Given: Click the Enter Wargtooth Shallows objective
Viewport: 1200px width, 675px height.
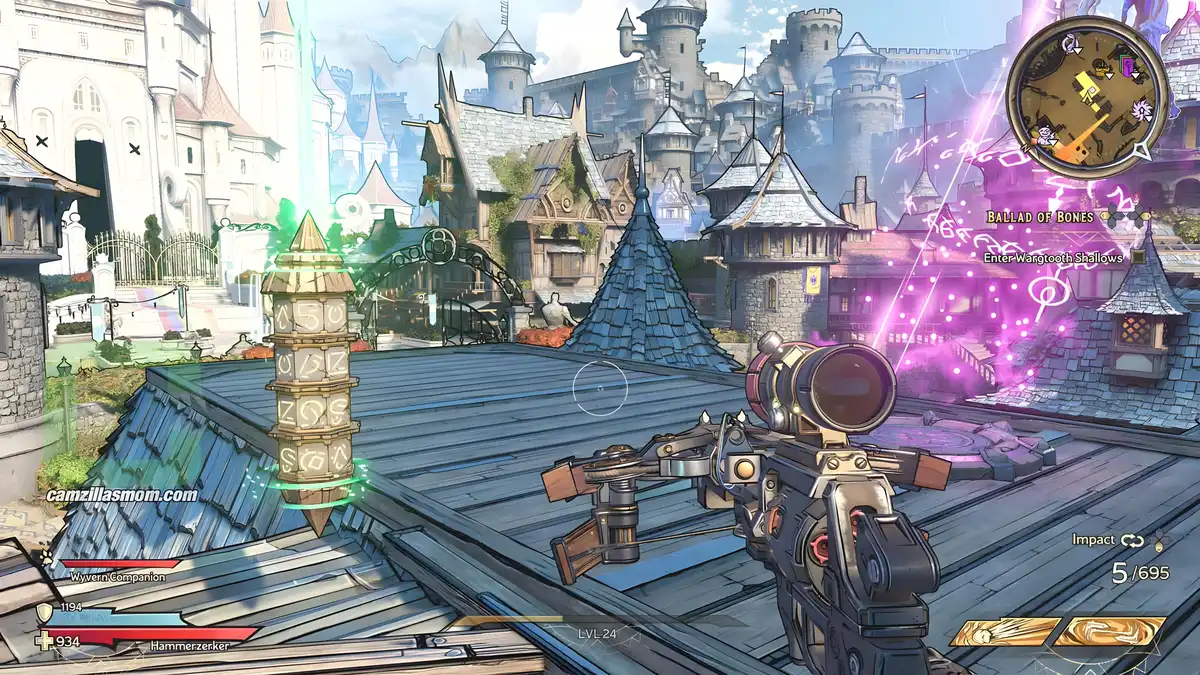Looking at the screenshot, I should click(1054, 257).
